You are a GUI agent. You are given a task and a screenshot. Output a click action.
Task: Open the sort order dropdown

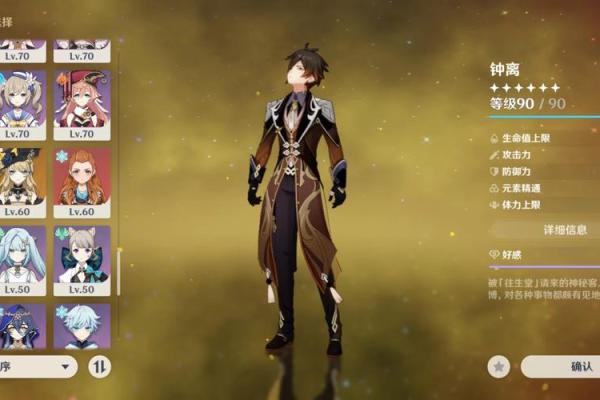[38, 367]
